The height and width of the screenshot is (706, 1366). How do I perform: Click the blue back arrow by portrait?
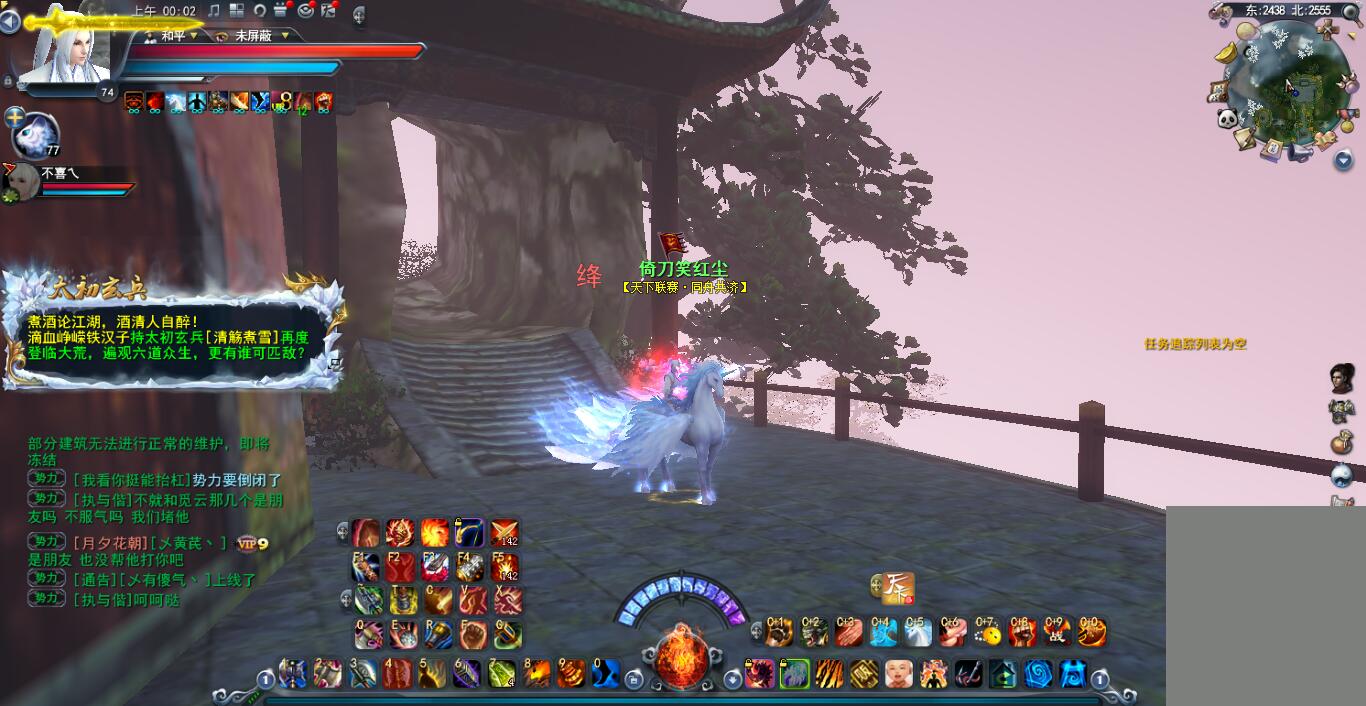click(9, 21)
